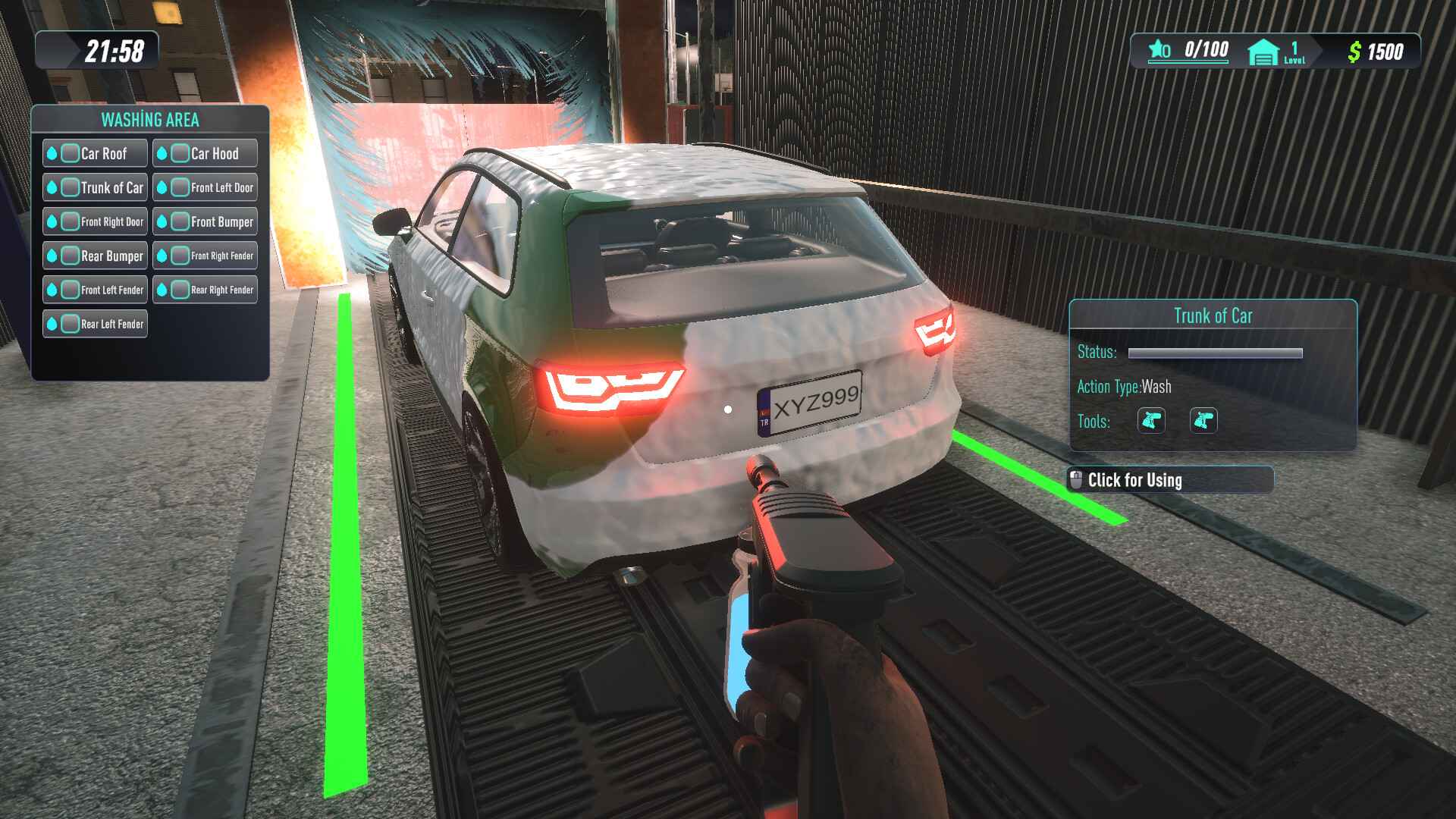Screen dimensions: 1456x819
Task: Check the Front Right Fender checkbox
Action: click(180, 256)
